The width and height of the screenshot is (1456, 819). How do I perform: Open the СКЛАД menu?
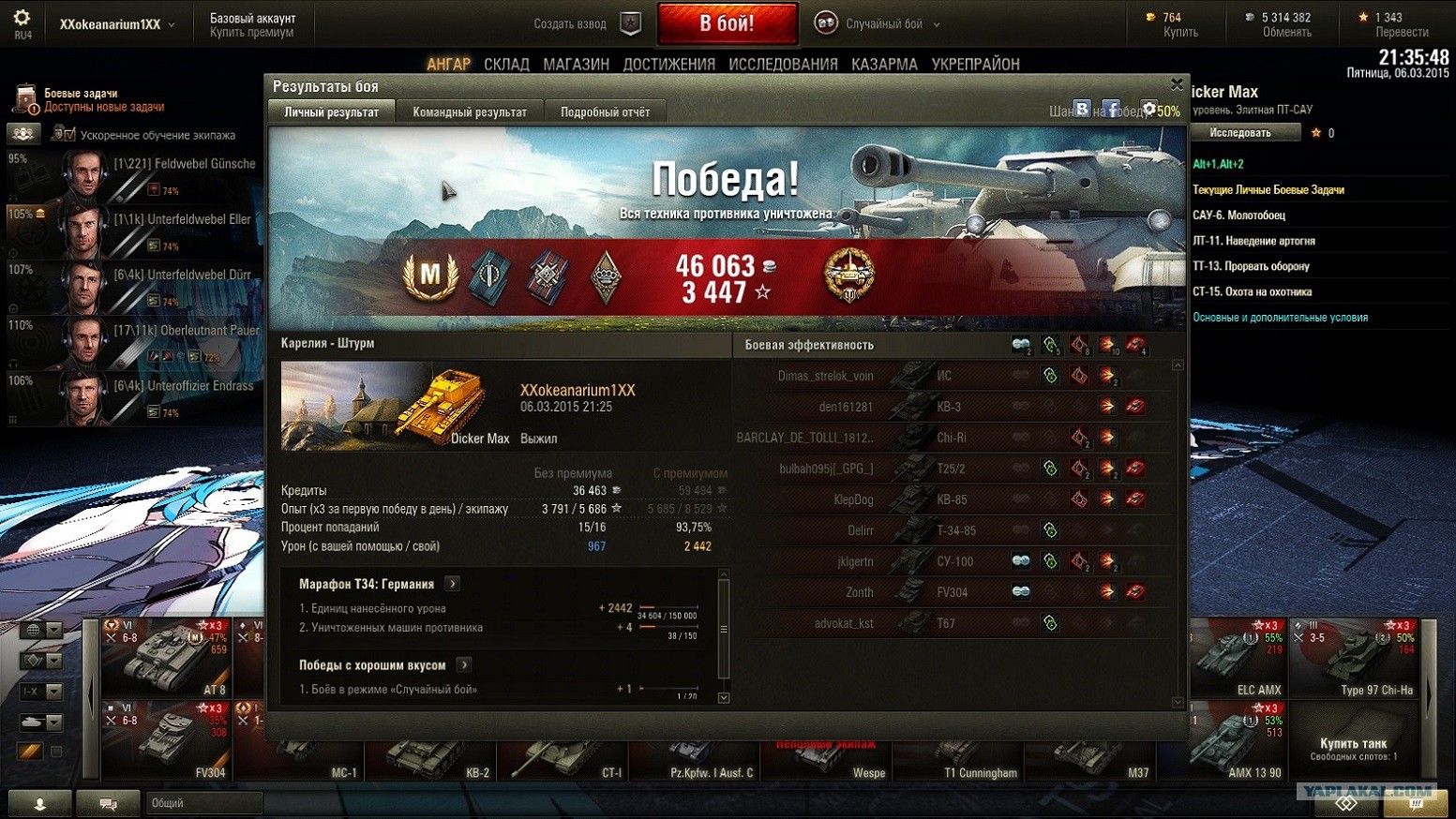[506, 65]
